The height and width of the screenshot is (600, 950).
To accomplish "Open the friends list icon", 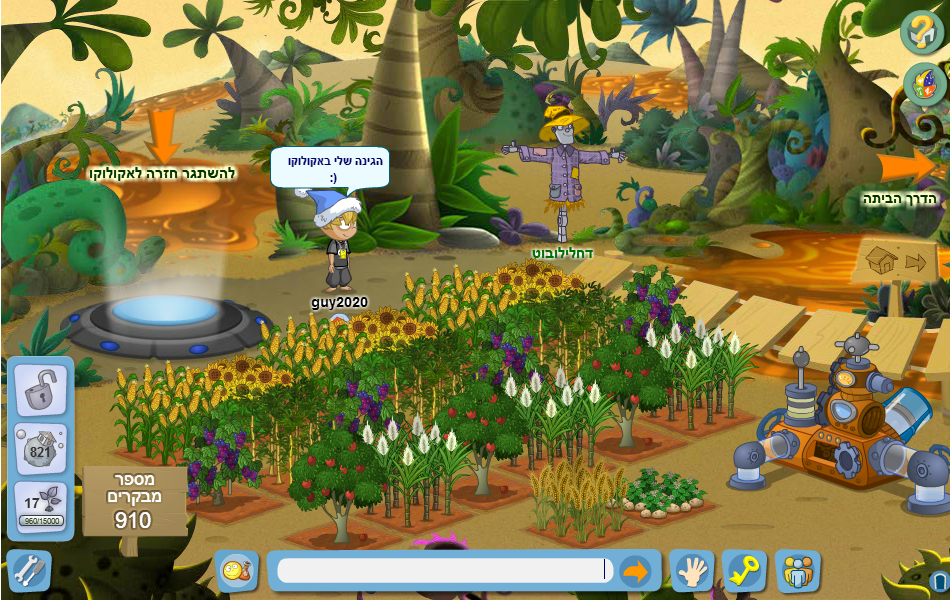I will (797, 571).
